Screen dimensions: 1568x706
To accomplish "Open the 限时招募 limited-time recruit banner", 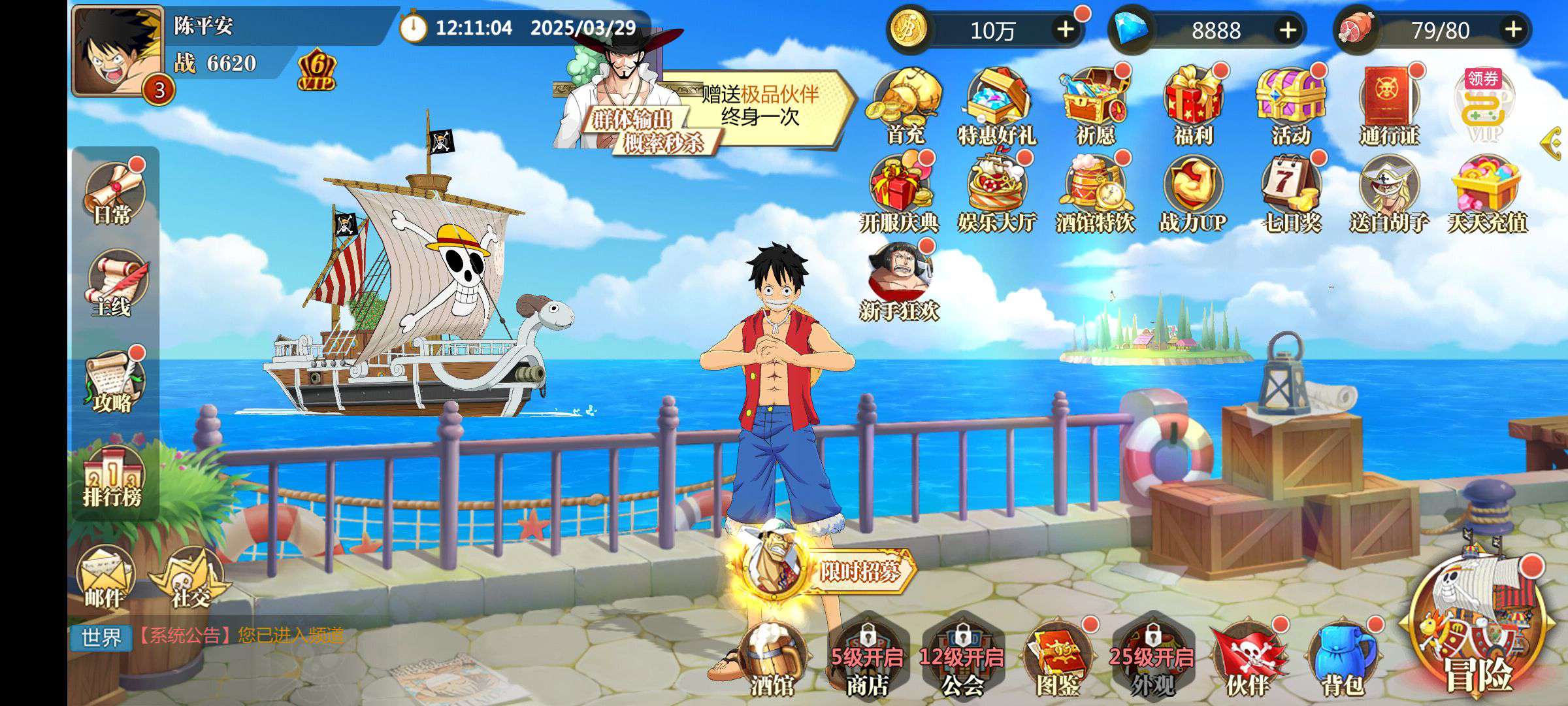I will (x=823, y=571).
